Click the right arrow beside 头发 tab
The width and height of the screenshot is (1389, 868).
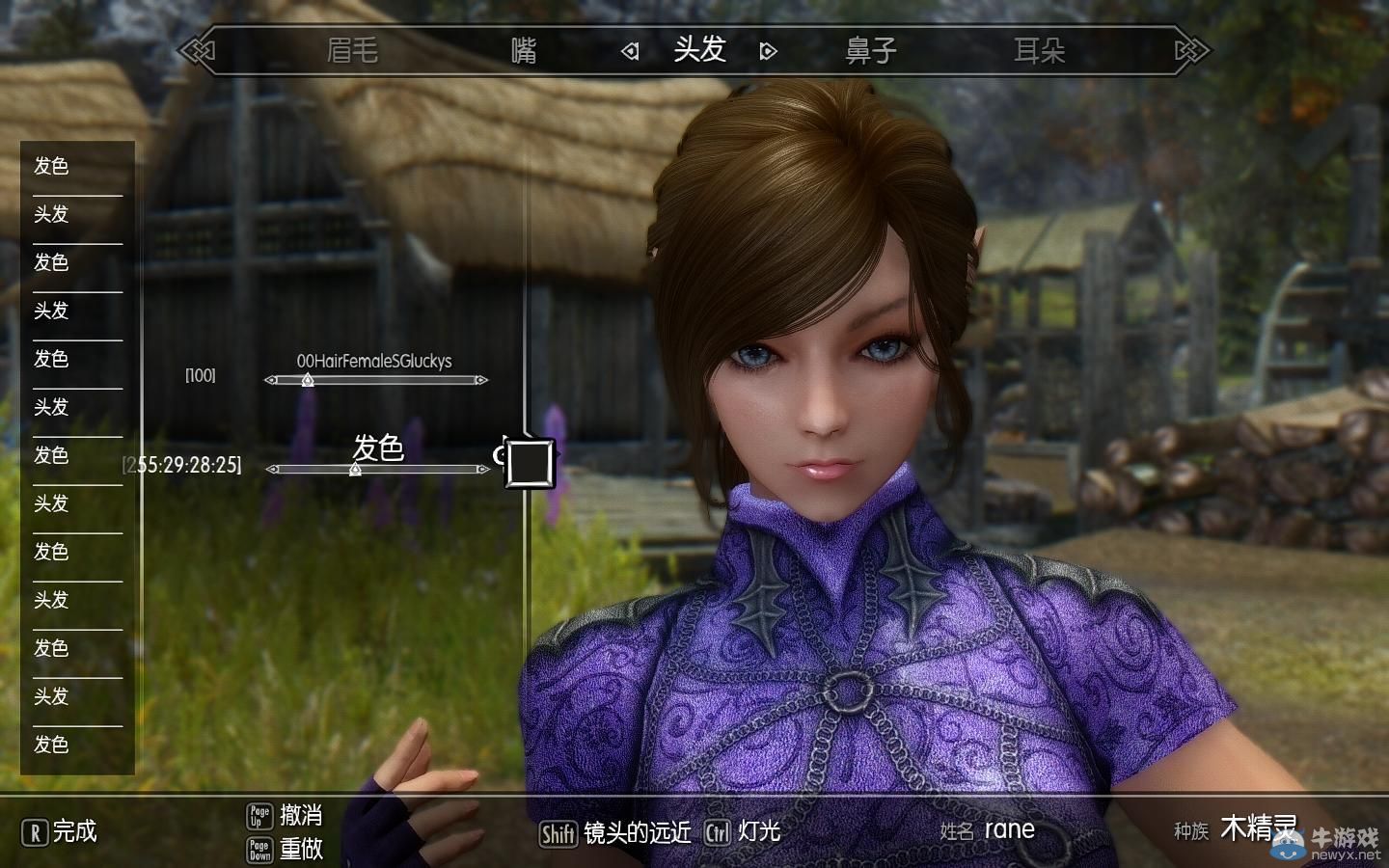[767, 50]
